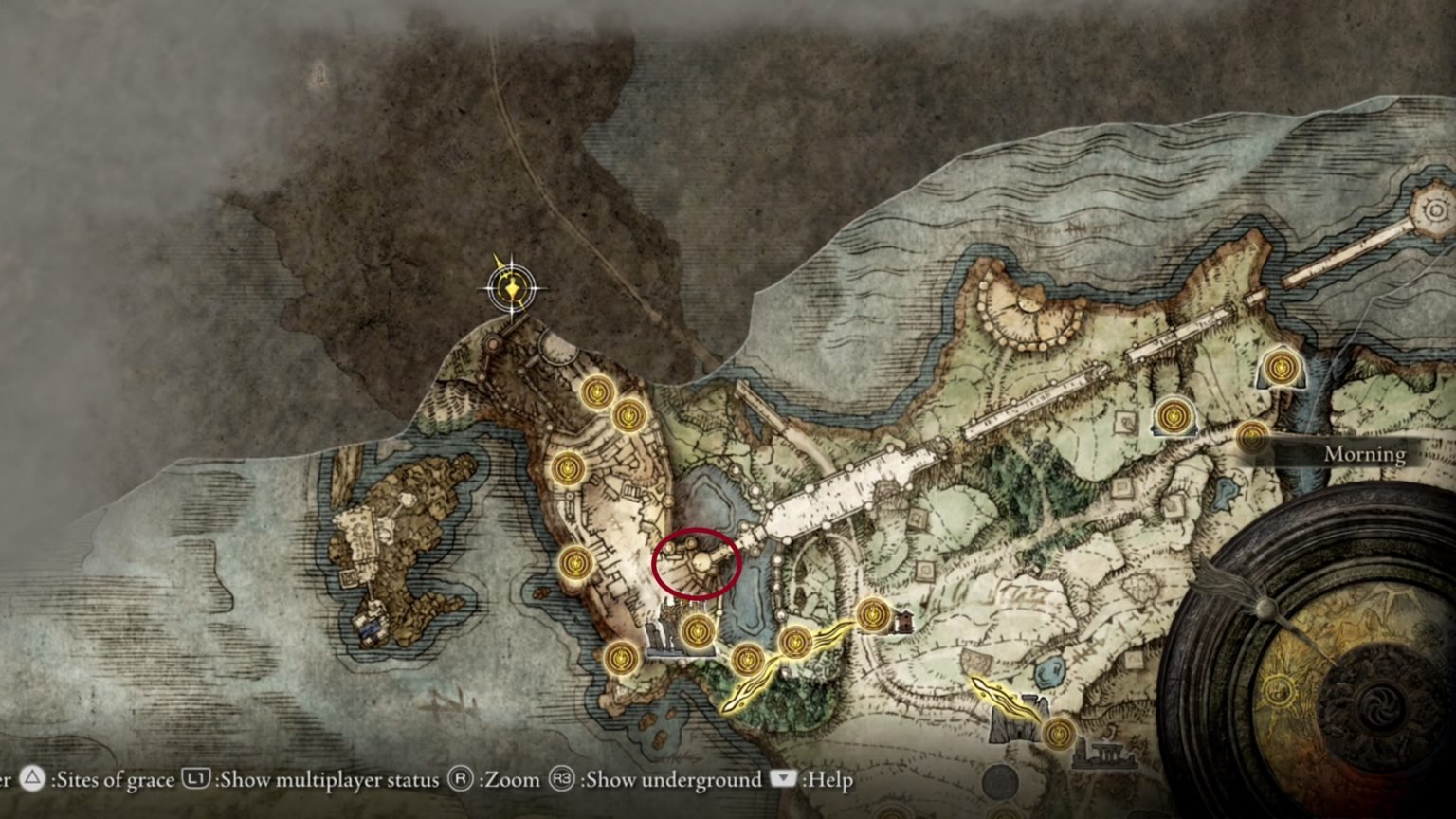This screenshot has width=1456, height=819.
Task: Choose the site of grace beside the red shack
Action: (x=872, y=614)
